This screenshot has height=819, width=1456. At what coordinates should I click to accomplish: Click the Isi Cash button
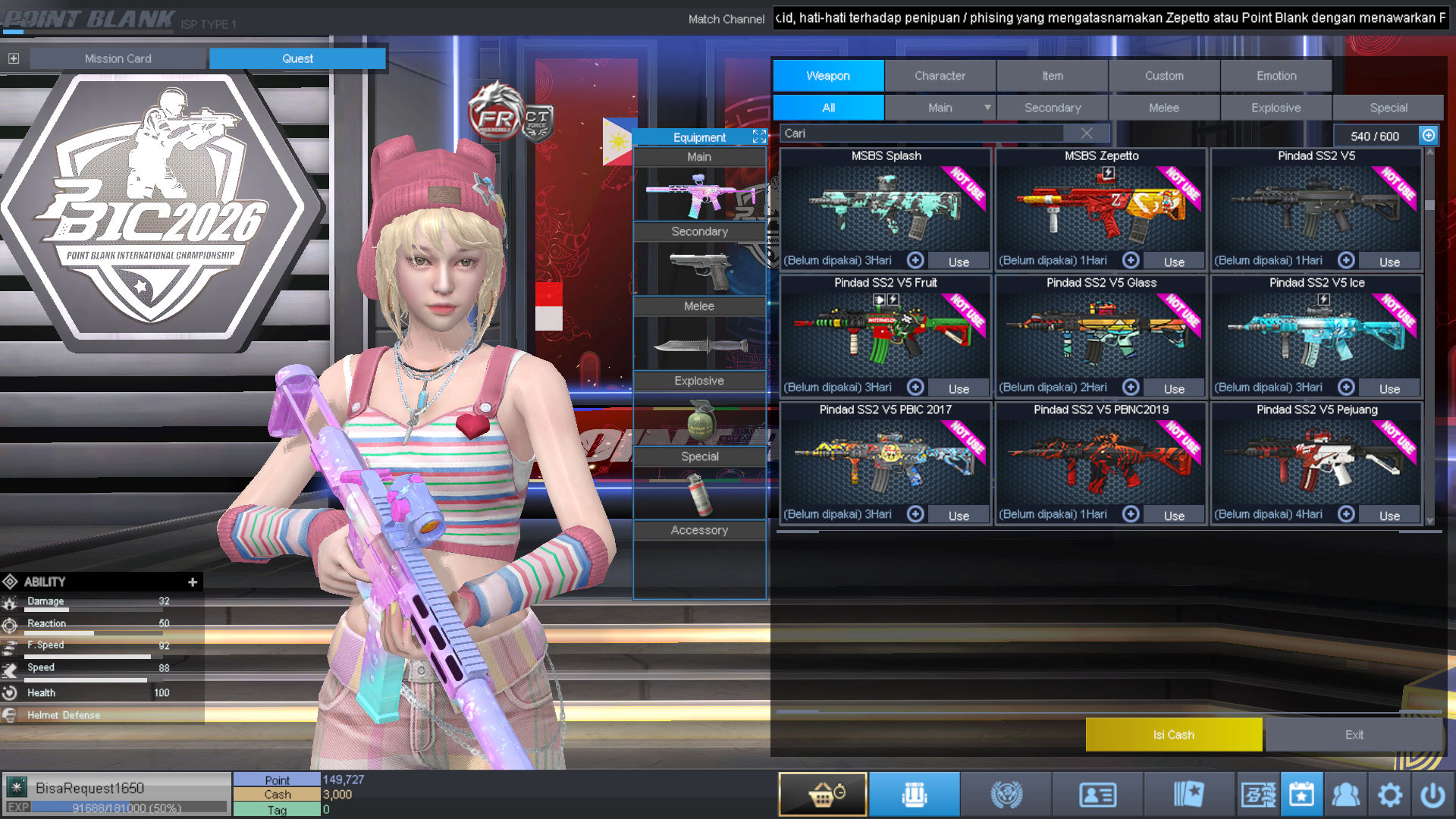tap(1173, 735)
